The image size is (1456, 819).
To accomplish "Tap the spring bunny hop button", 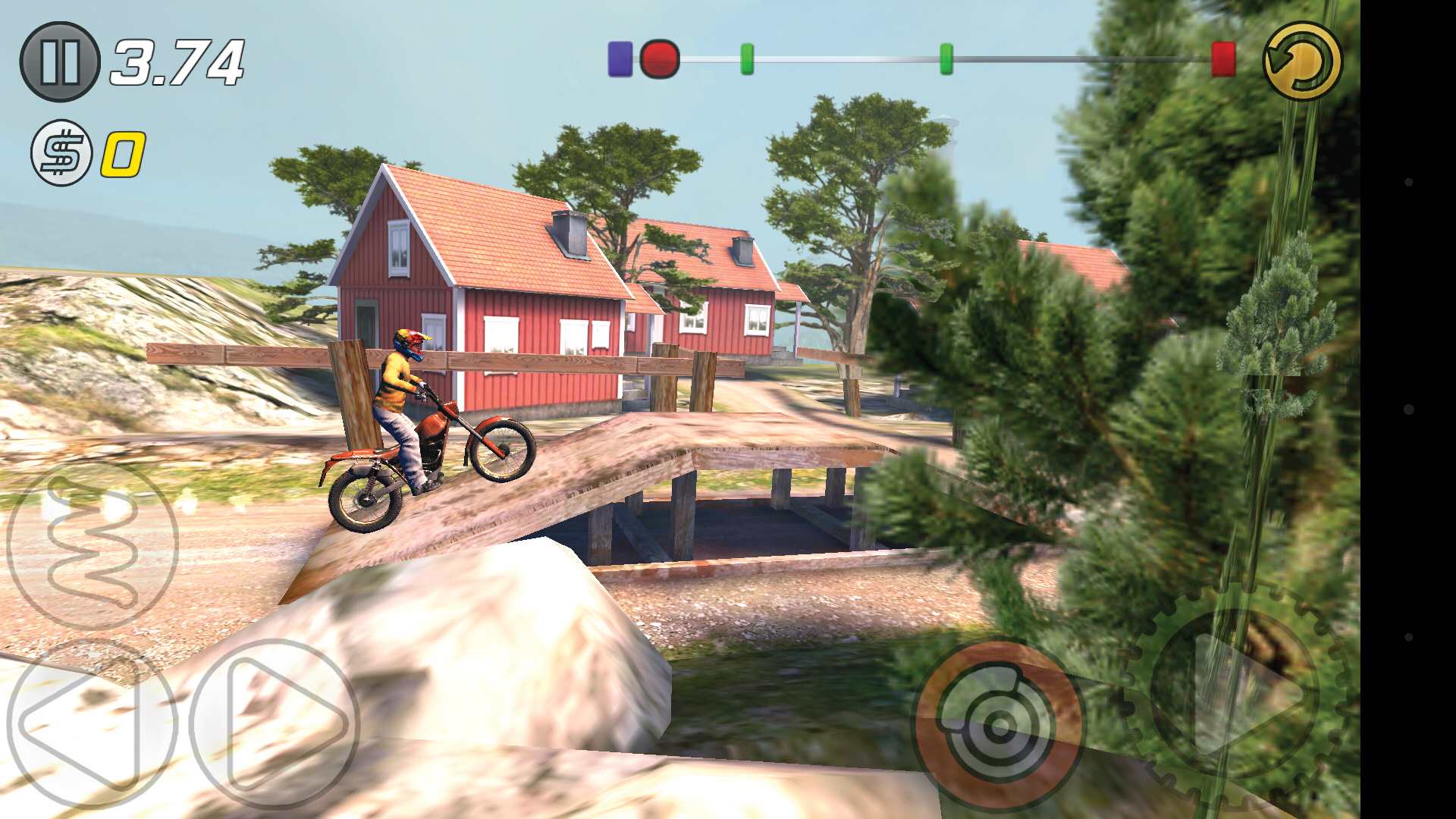I will point(93,545).
